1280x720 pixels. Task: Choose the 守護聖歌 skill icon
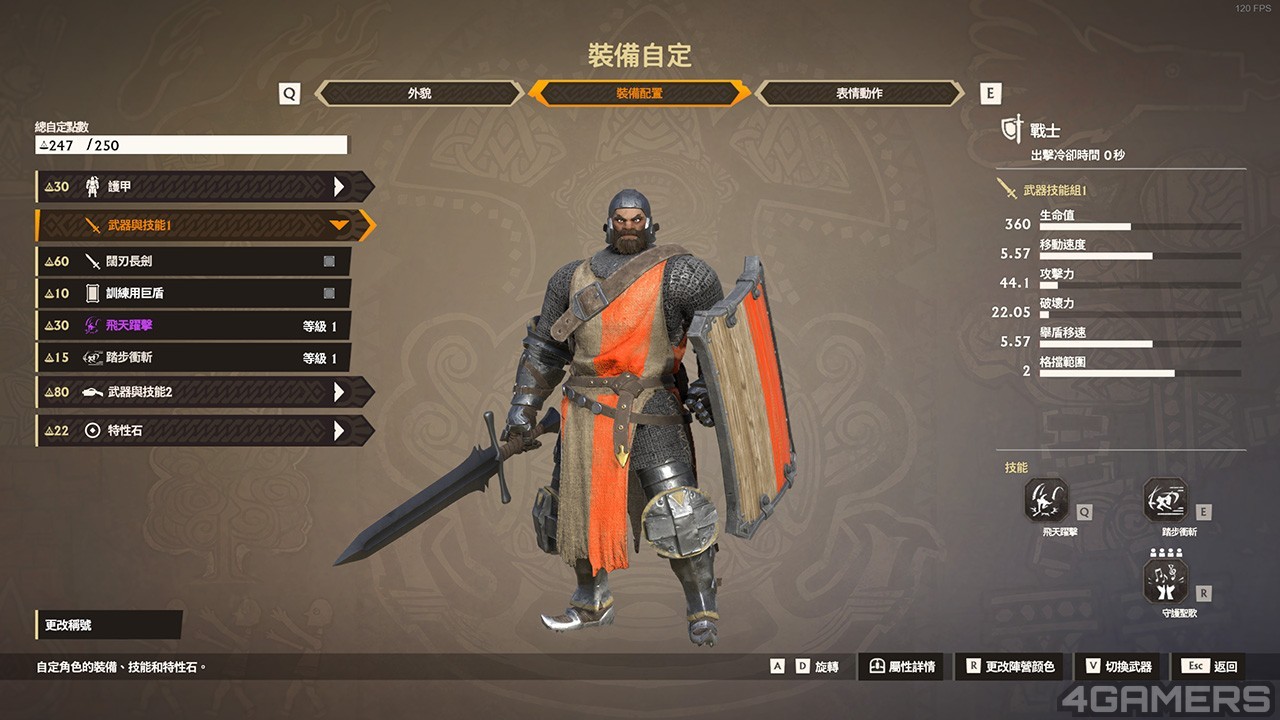coord(1166,581)
